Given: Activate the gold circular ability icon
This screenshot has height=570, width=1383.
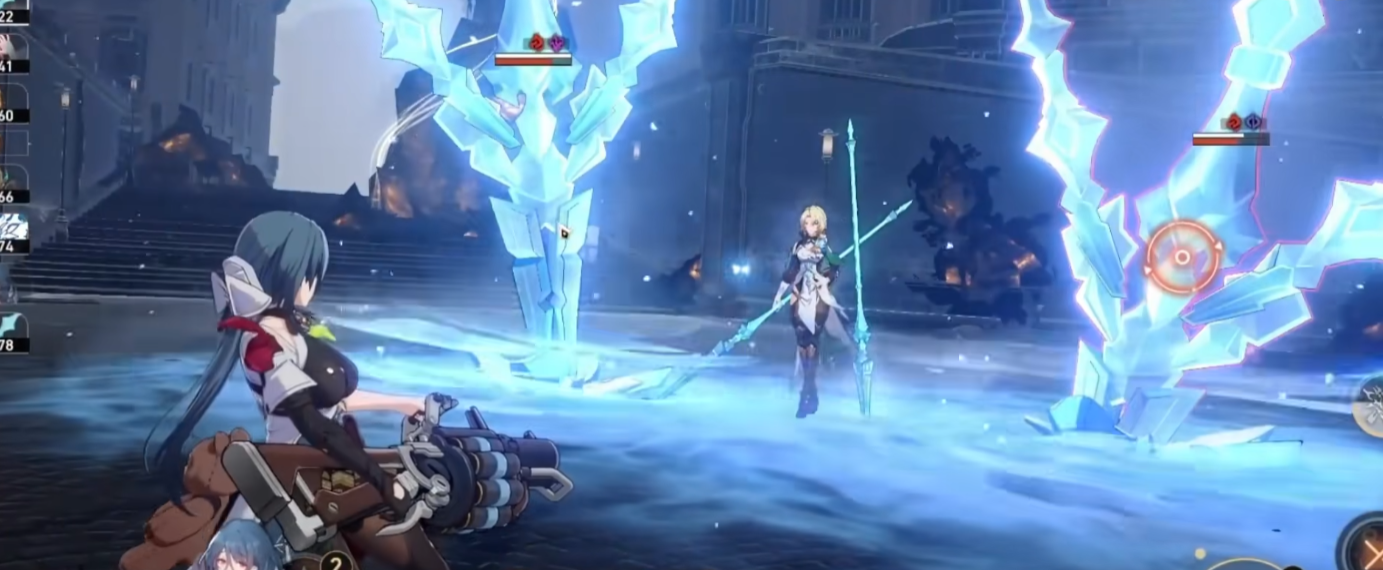Looking at the screenshot, I should click(1371, 405).
